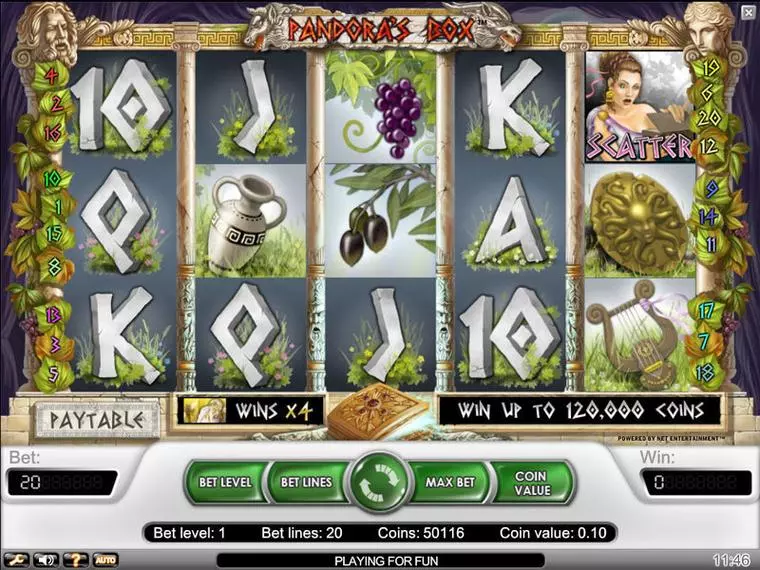The width and height of the screenshot is (760, 570).
Task: Select bet line 5 leaf marker
Action: [x=53, y=373]
